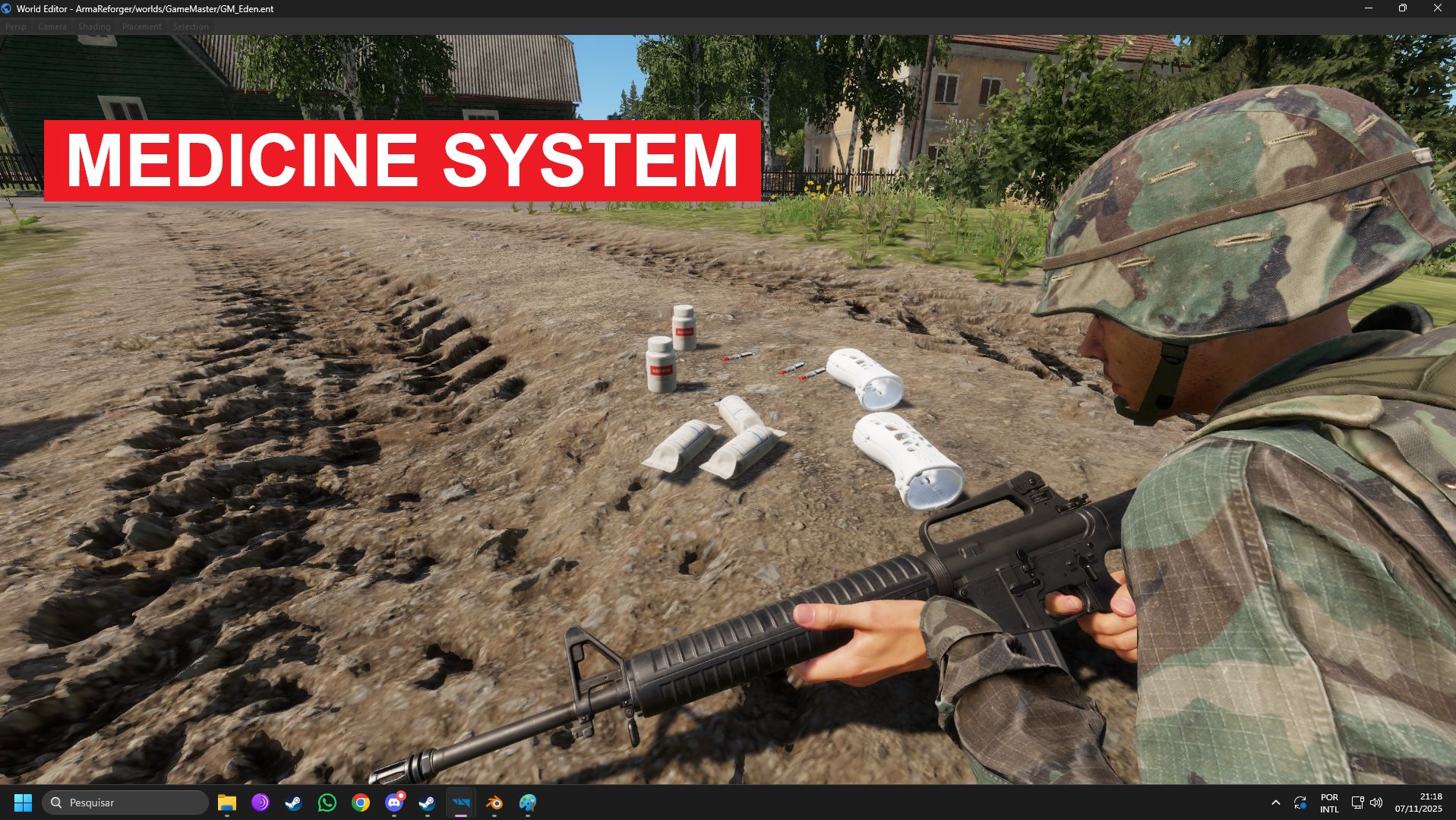Screen dimensions: 1456x820
Task: Open Discord with the pending notification
Action: [x=393, y=803]
